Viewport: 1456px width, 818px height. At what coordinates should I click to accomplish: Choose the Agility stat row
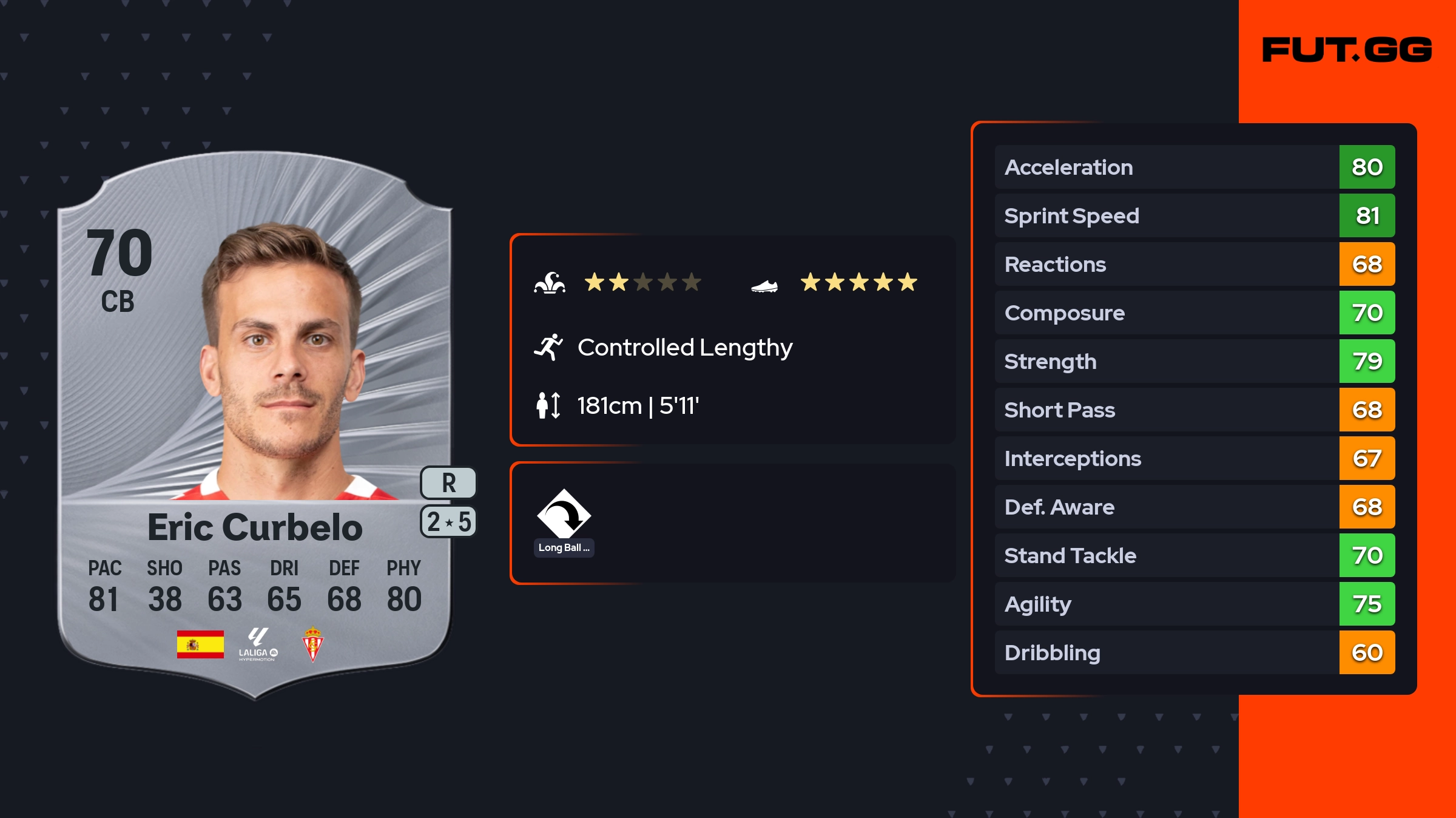pos(1195,604)
